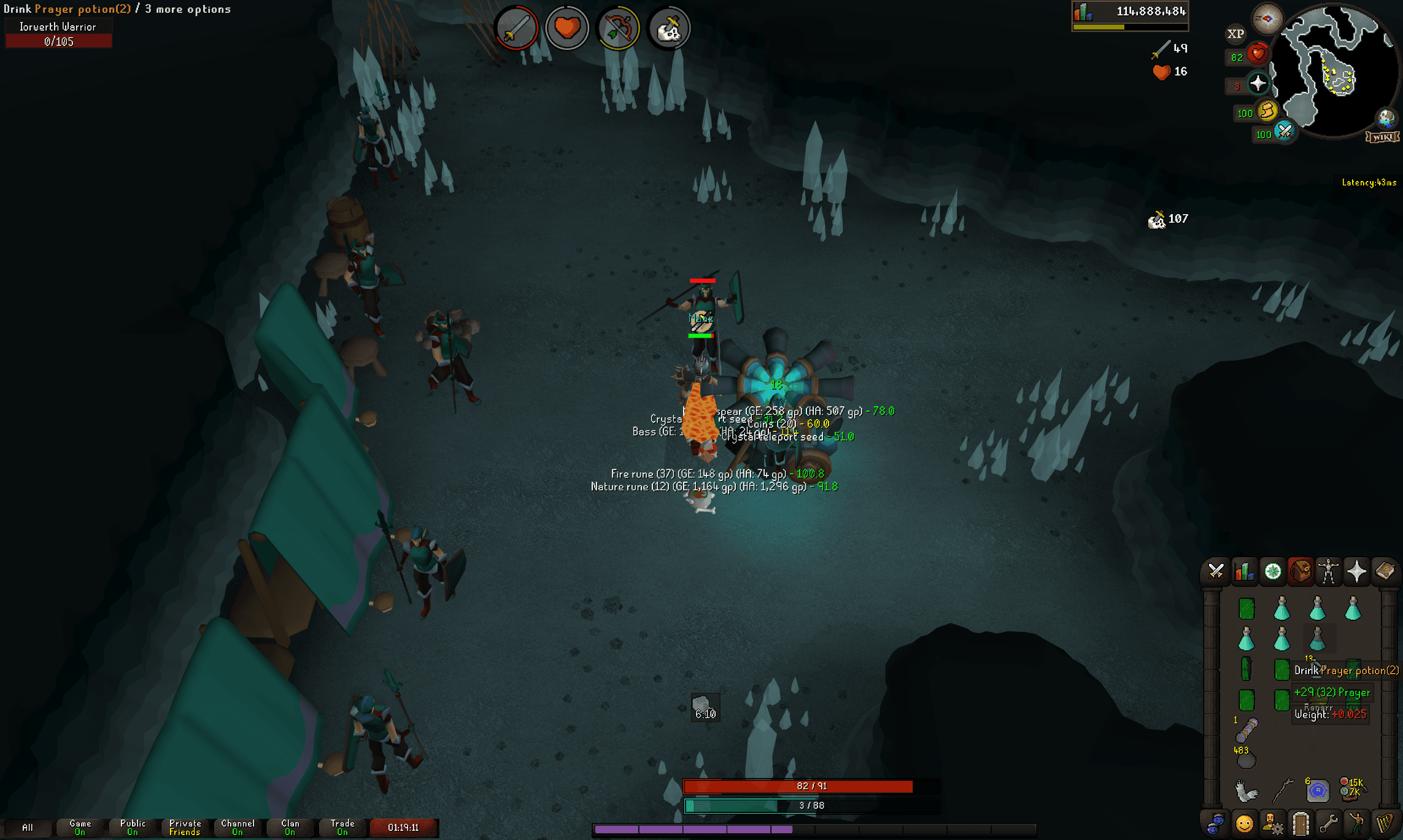This screenshot has height=840, width=1403.
Task: View the Skills stats tab
Action: click(x=1243, y=571)
